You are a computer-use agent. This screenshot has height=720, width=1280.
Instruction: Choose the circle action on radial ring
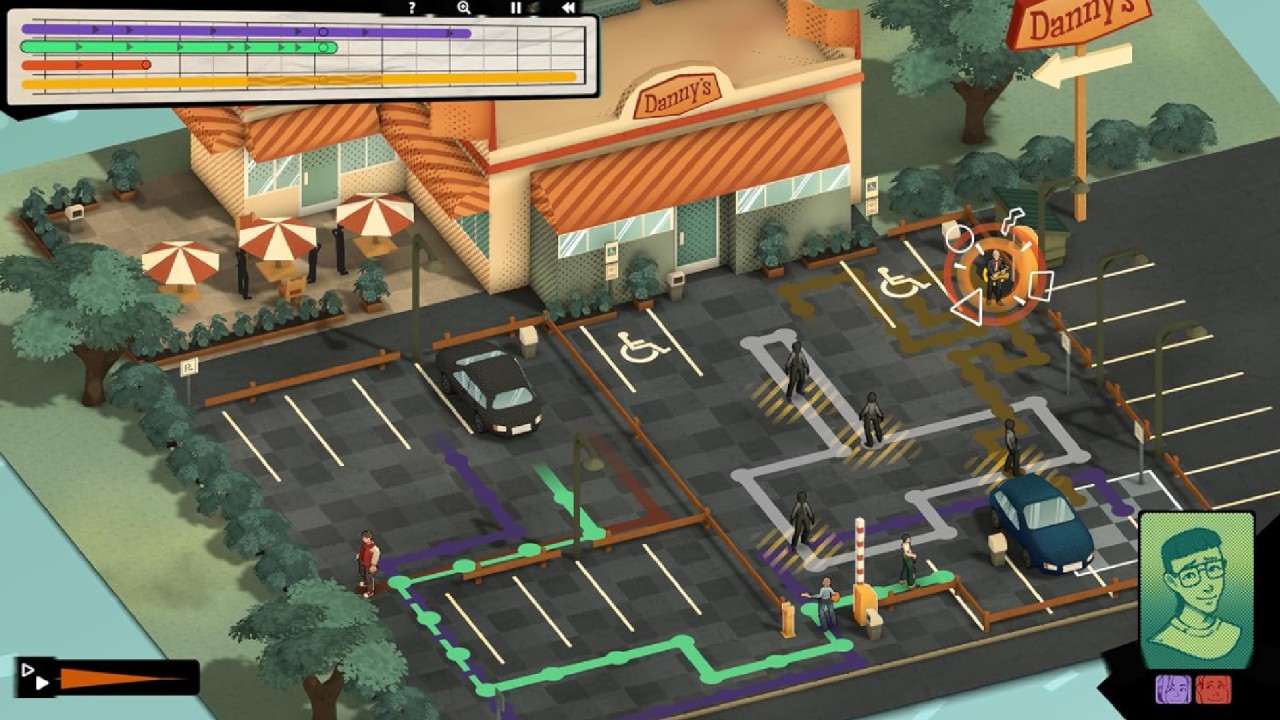click(958, 238)
